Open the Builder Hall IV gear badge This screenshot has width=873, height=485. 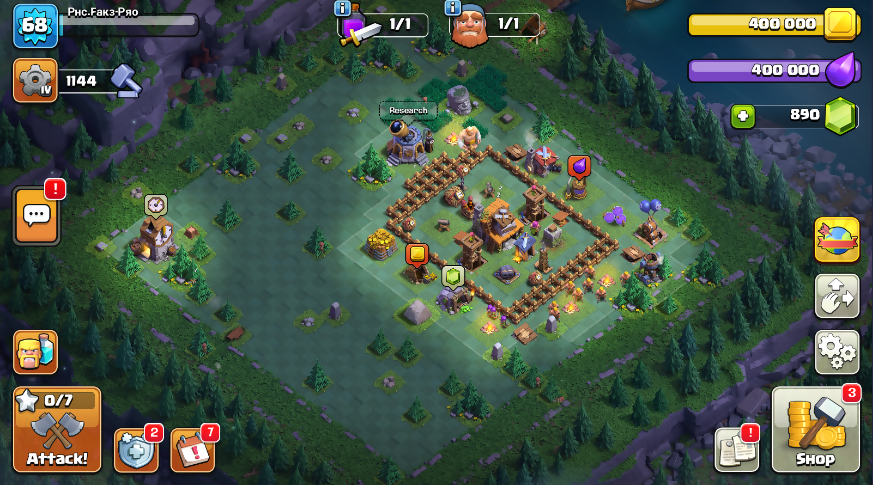[35, 80]
